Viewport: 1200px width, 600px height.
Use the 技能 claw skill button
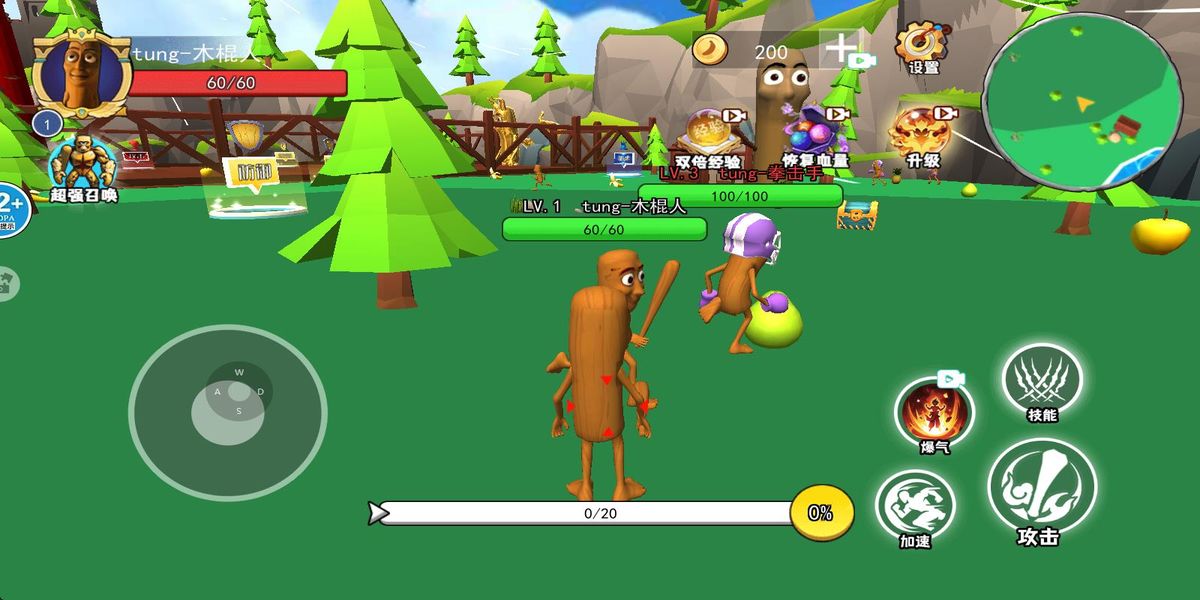1042,381
